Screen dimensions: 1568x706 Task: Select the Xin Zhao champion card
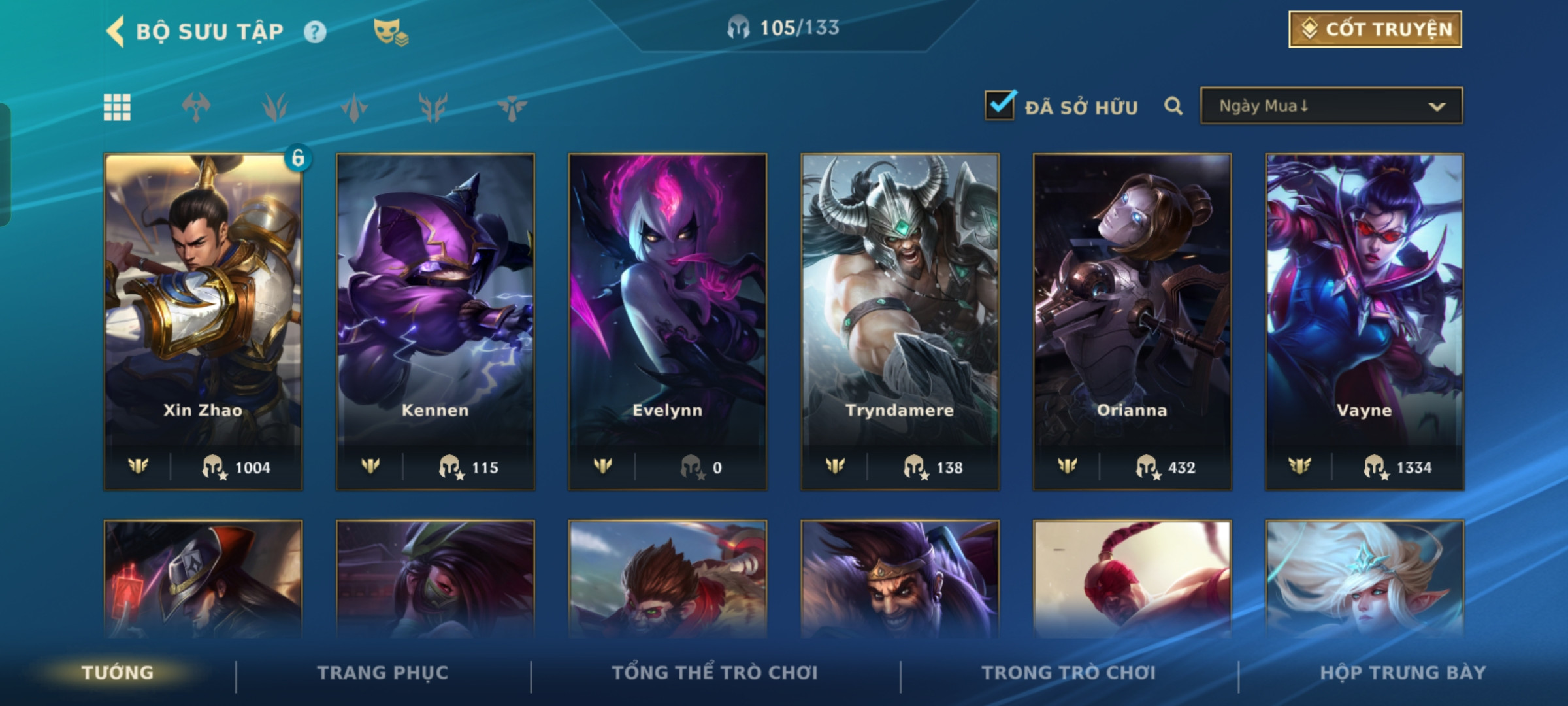(x=203, y=320)
